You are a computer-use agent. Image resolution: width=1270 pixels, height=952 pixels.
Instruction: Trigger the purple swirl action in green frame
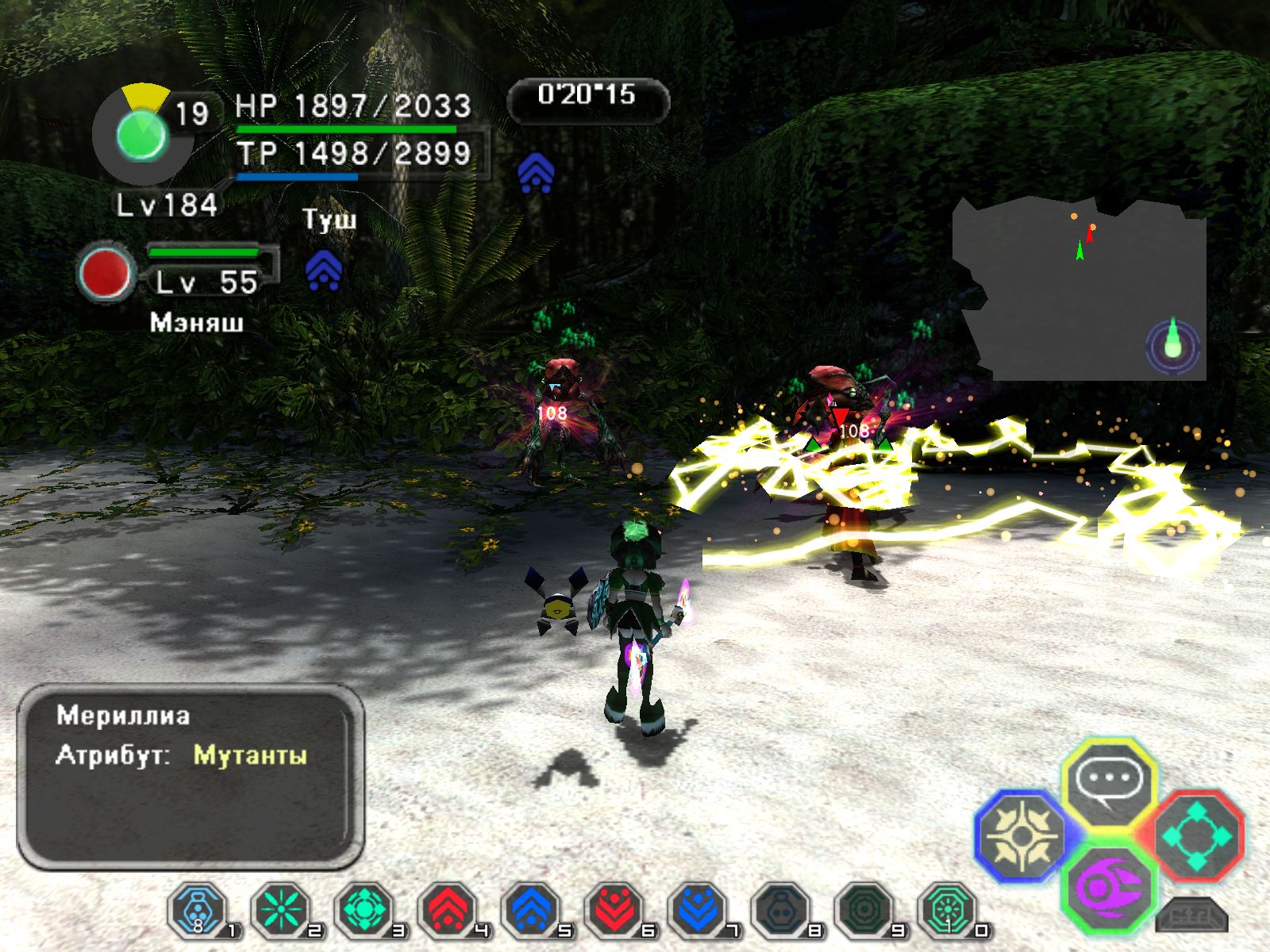pyautogui.click(x=1109, y=888)
